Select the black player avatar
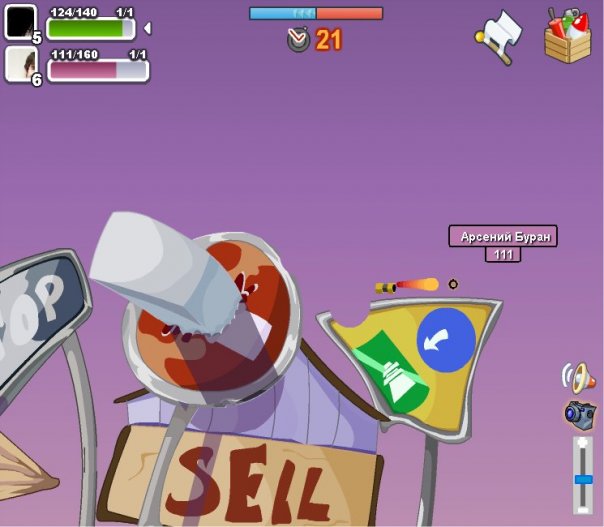Image resolution: width=604 pixels, height=527 pixels. pyautogui.click(x=20, y=21)
